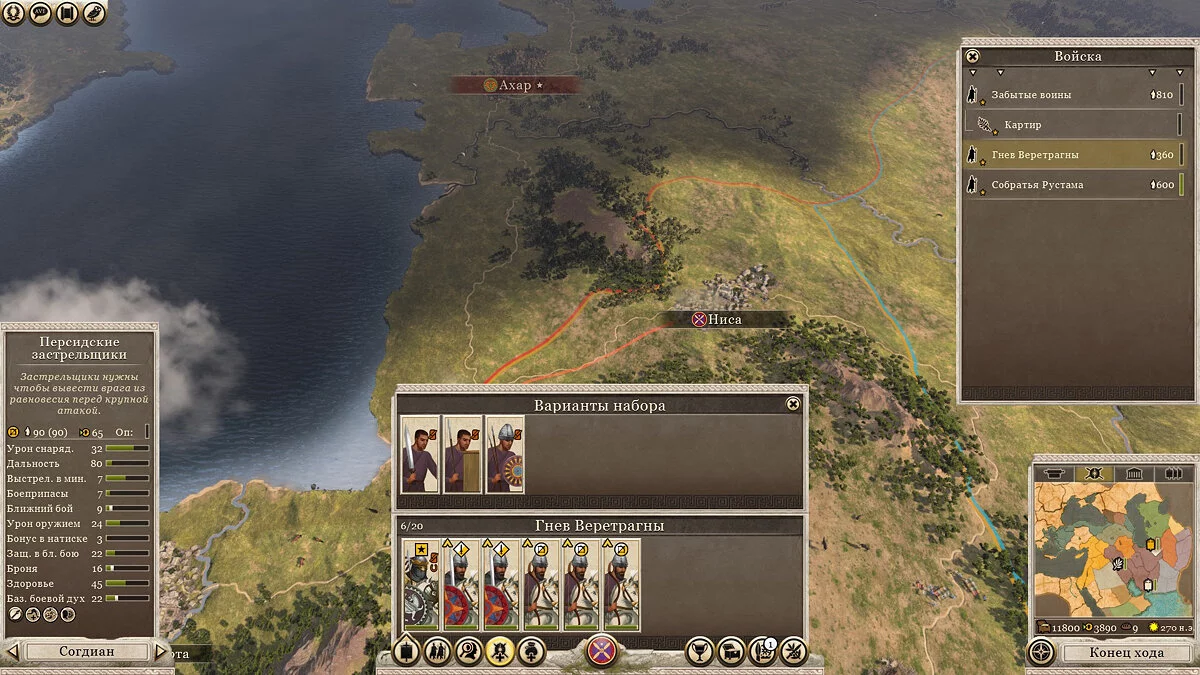1200x675 pixels.
Task: Open the owl encyclopedia icon
Action: click(94, 13)
